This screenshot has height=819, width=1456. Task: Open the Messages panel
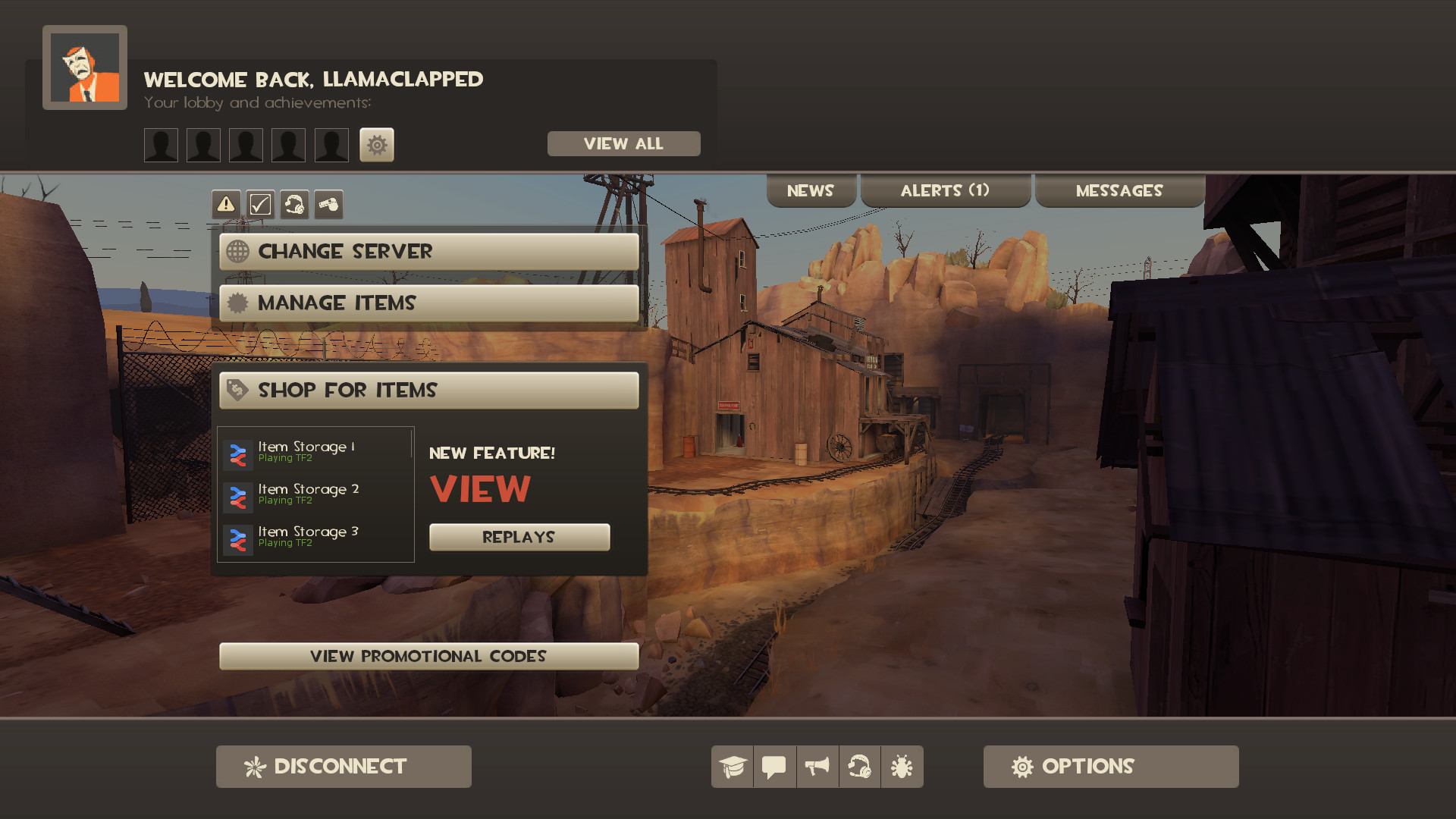click(1119, 190)
